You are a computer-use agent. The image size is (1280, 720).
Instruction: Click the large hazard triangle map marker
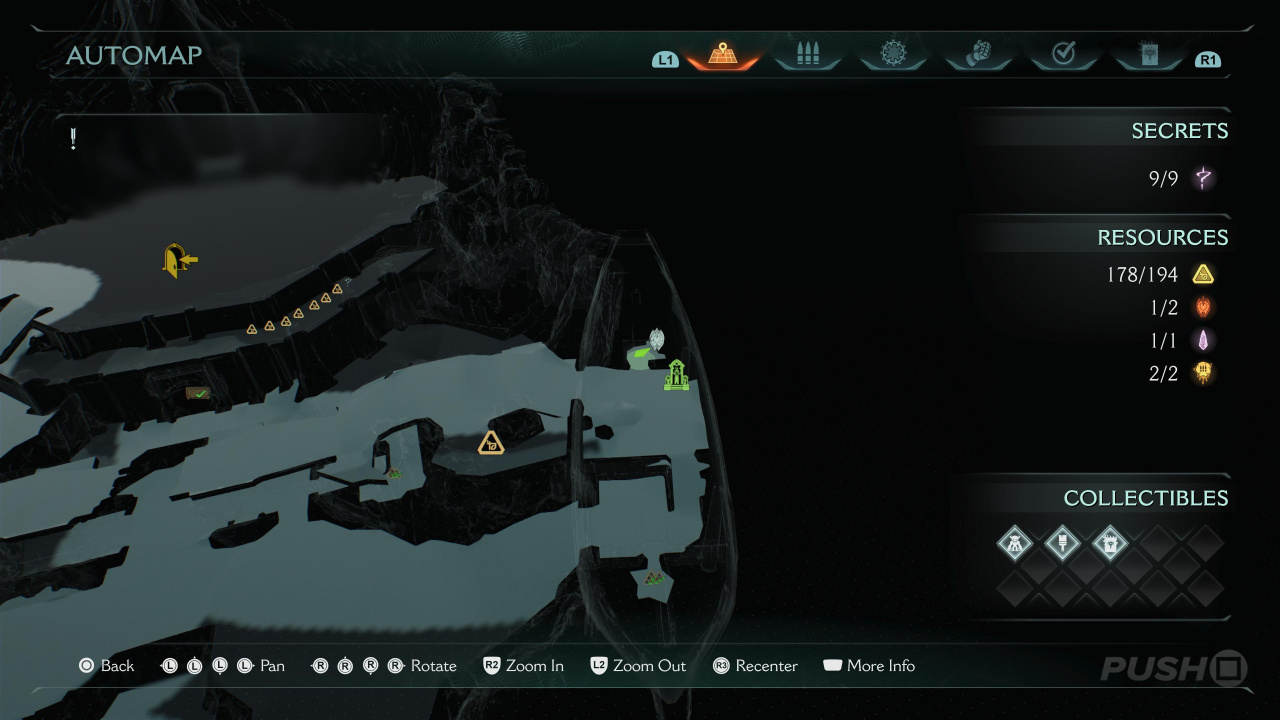click(x=490, y=443)
